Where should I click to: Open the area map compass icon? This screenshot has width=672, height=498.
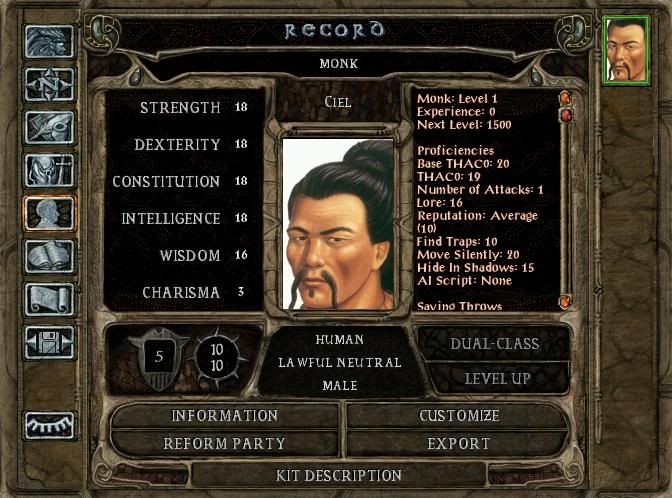pyautogui.click(x=48, y=84)
